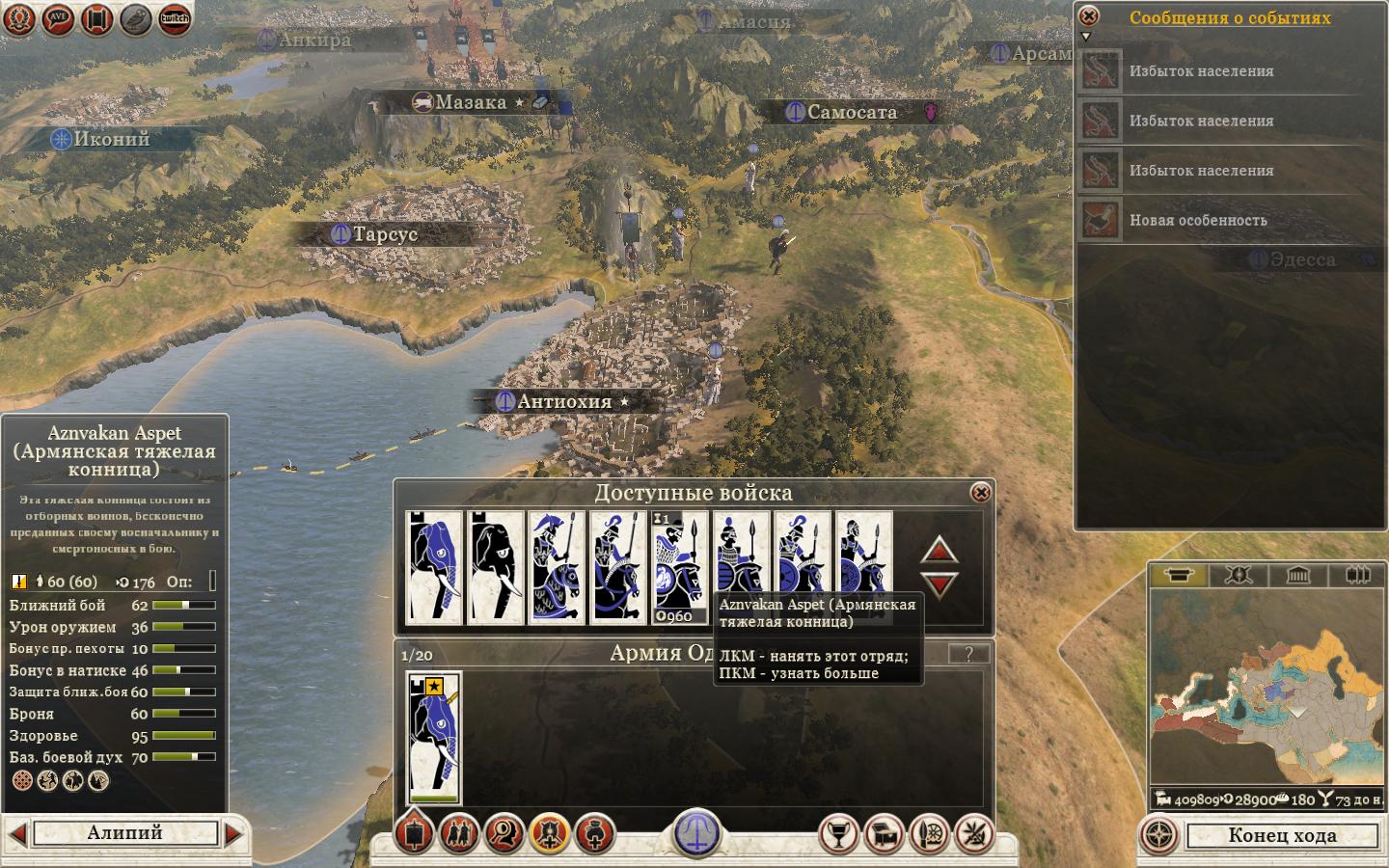1389x868 pixels.
Task: Select next general with right arrow by Алипий
Action: pos(233,833)
